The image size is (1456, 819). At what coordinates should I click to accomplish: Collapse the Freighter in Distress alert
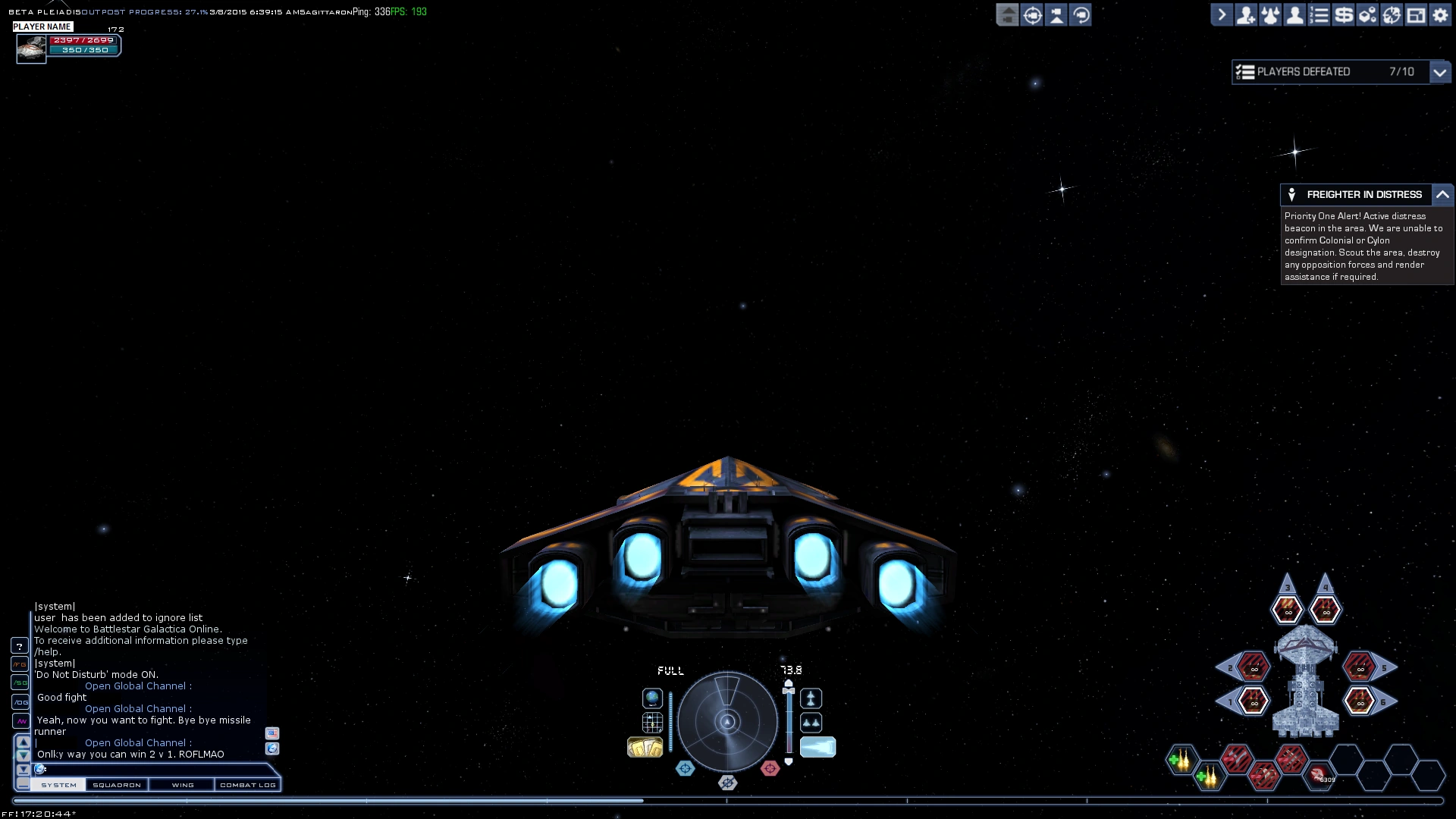pyautogui.click(x=1444, y=195)
